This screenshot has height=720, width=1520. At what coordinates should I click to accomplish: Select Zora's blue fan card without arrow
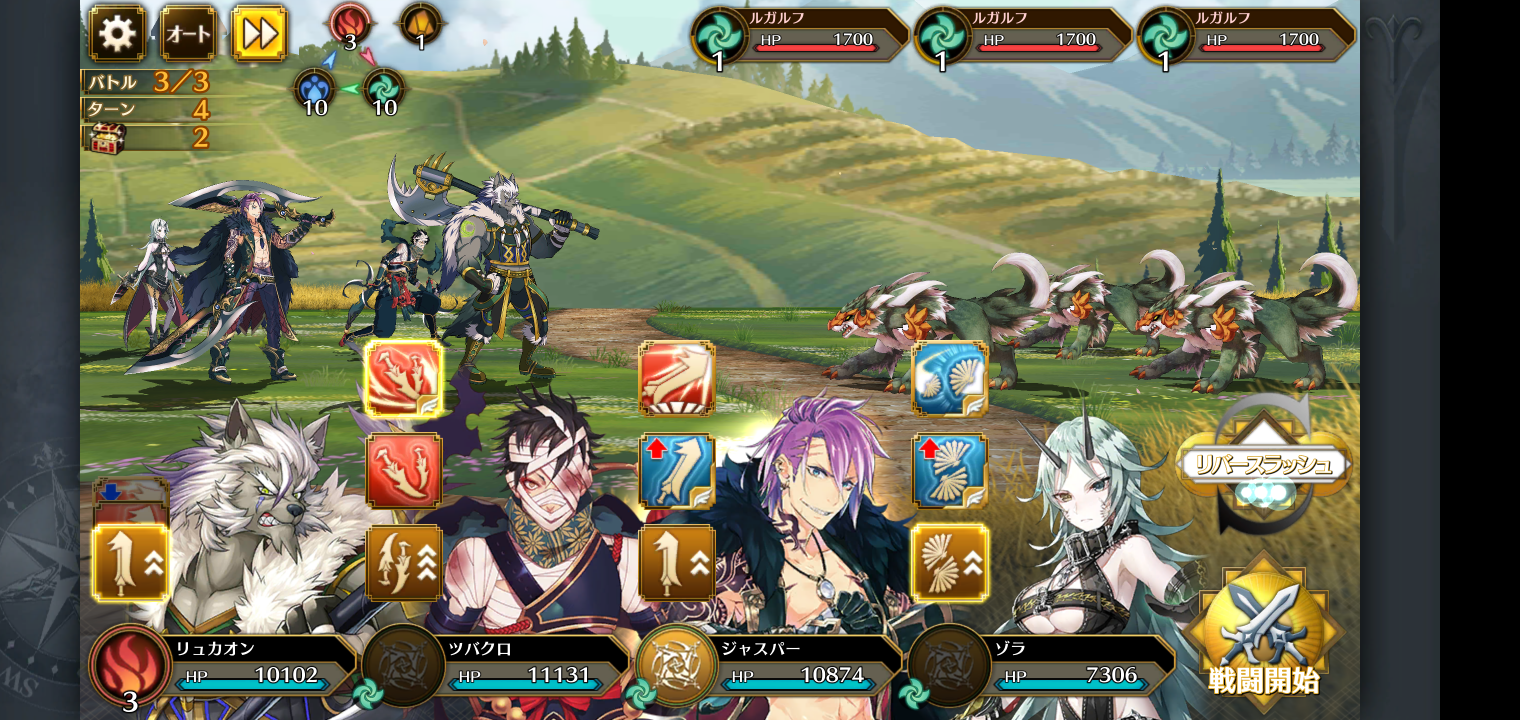(950, 379)
